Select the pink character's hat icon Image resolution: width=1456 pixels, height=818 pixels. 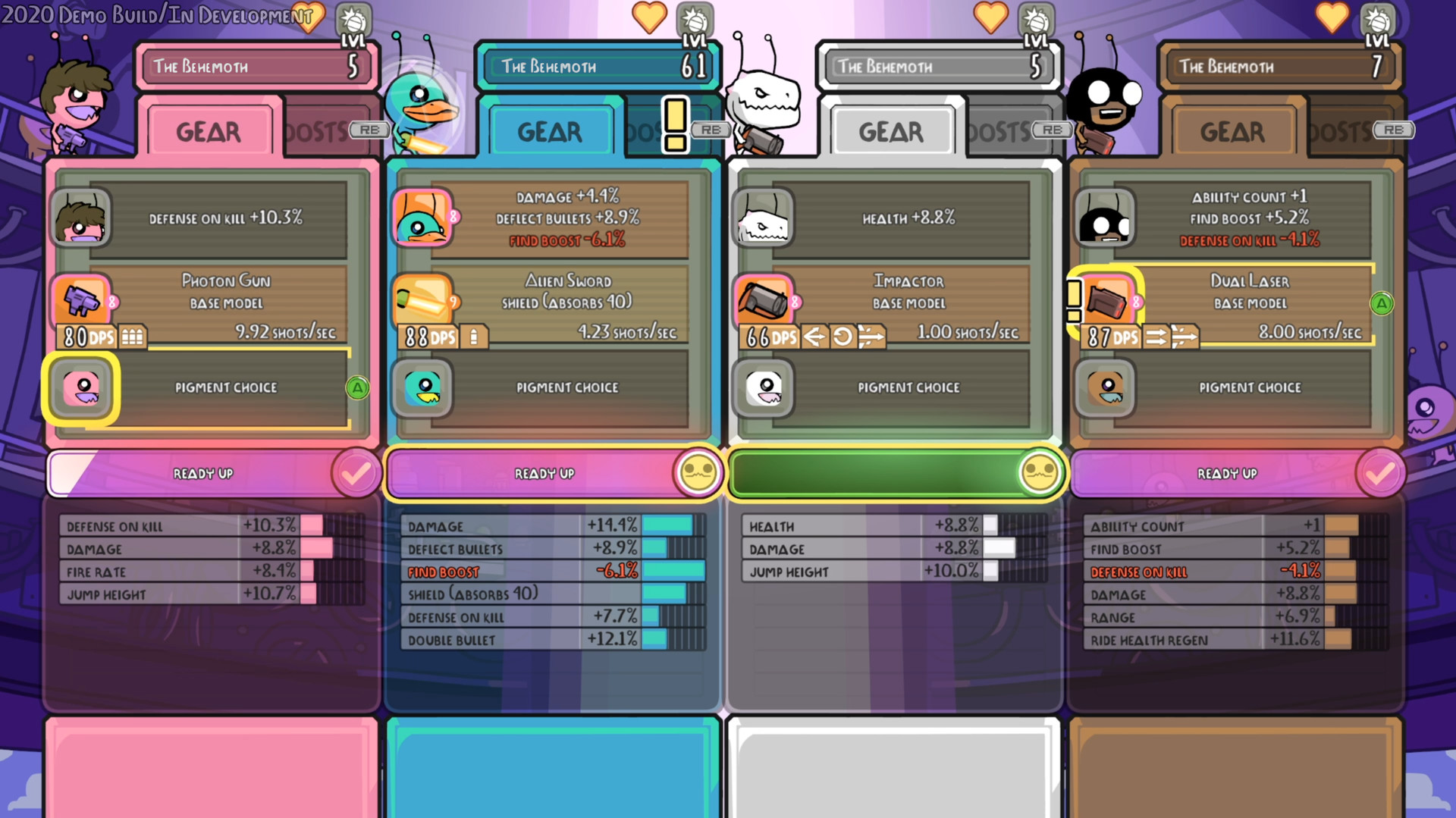83,218
